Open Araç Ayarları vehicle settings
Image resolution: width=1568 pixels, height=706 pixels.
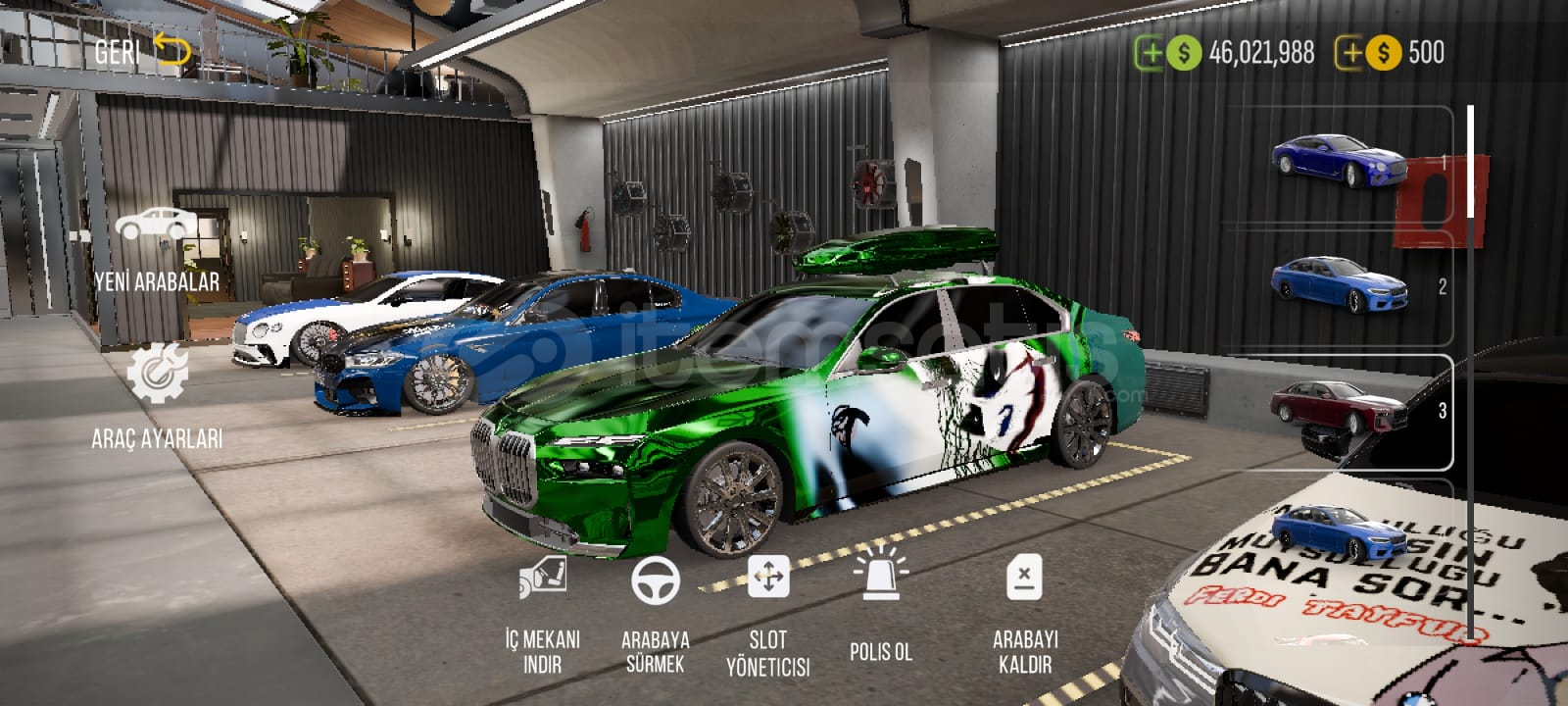click(157, 397)
